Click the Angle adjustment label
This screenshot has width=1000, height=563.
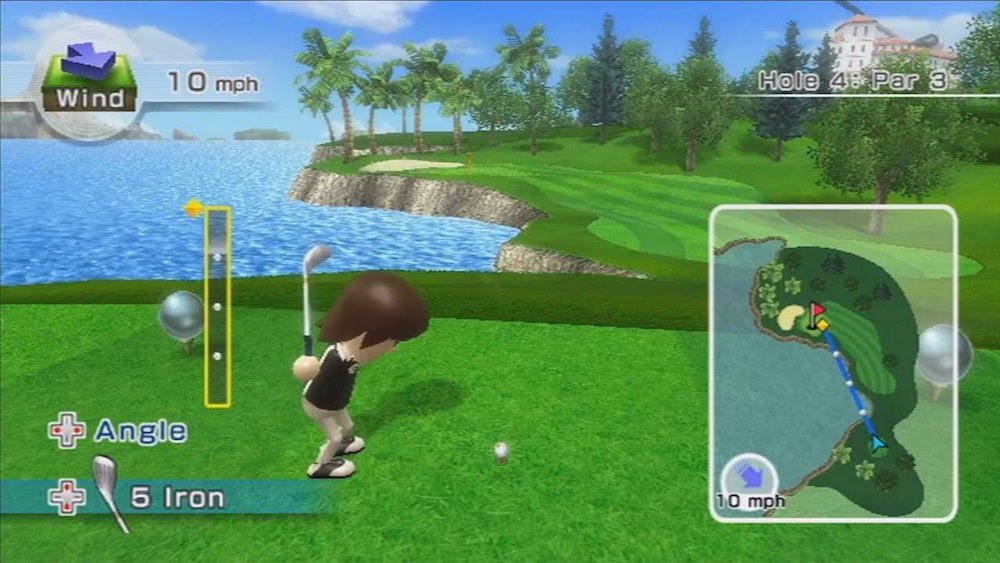[x=140, y=431]
